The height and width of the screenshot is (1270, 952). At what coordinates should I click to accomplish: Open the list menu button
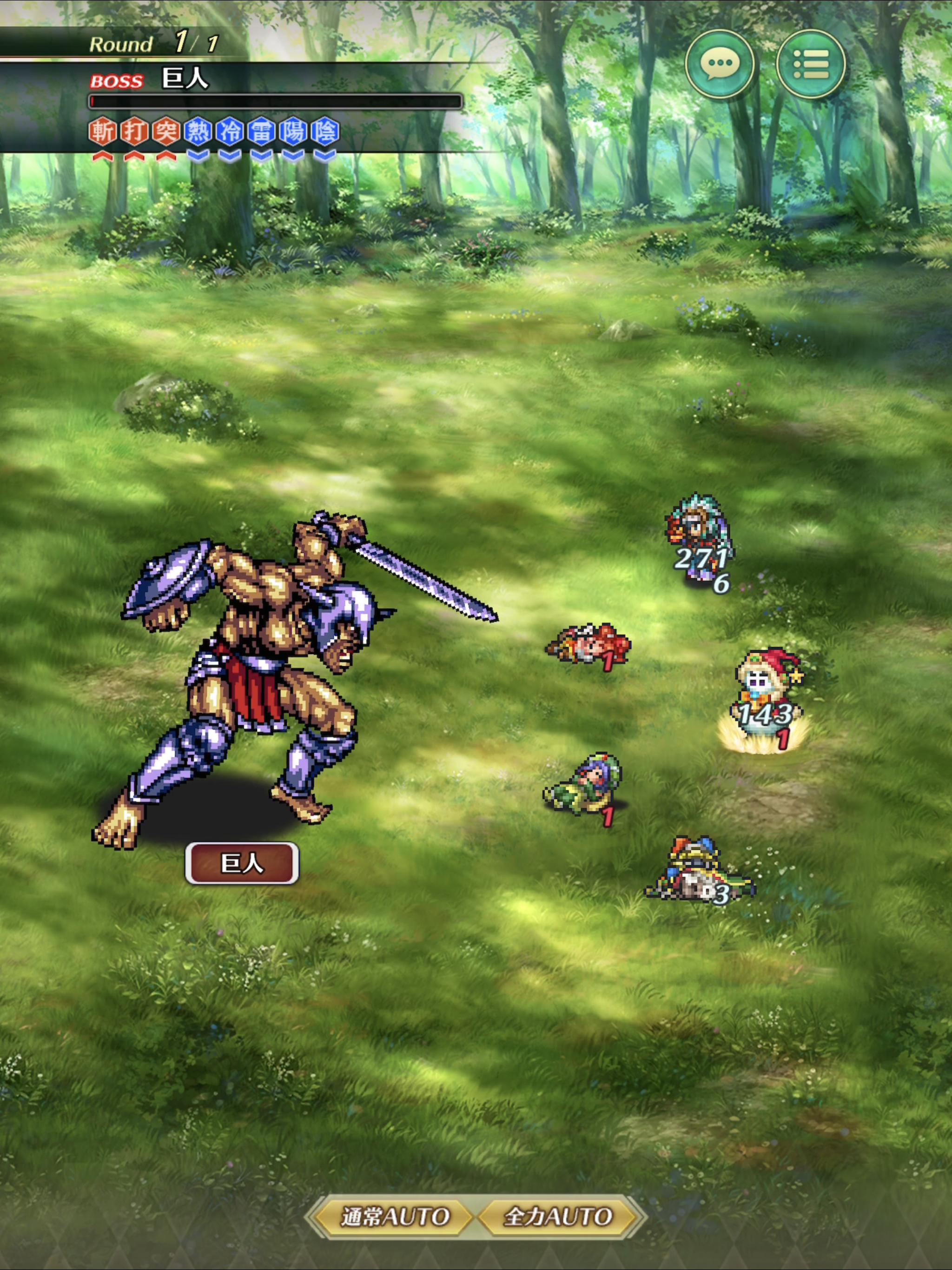(810, 64)
